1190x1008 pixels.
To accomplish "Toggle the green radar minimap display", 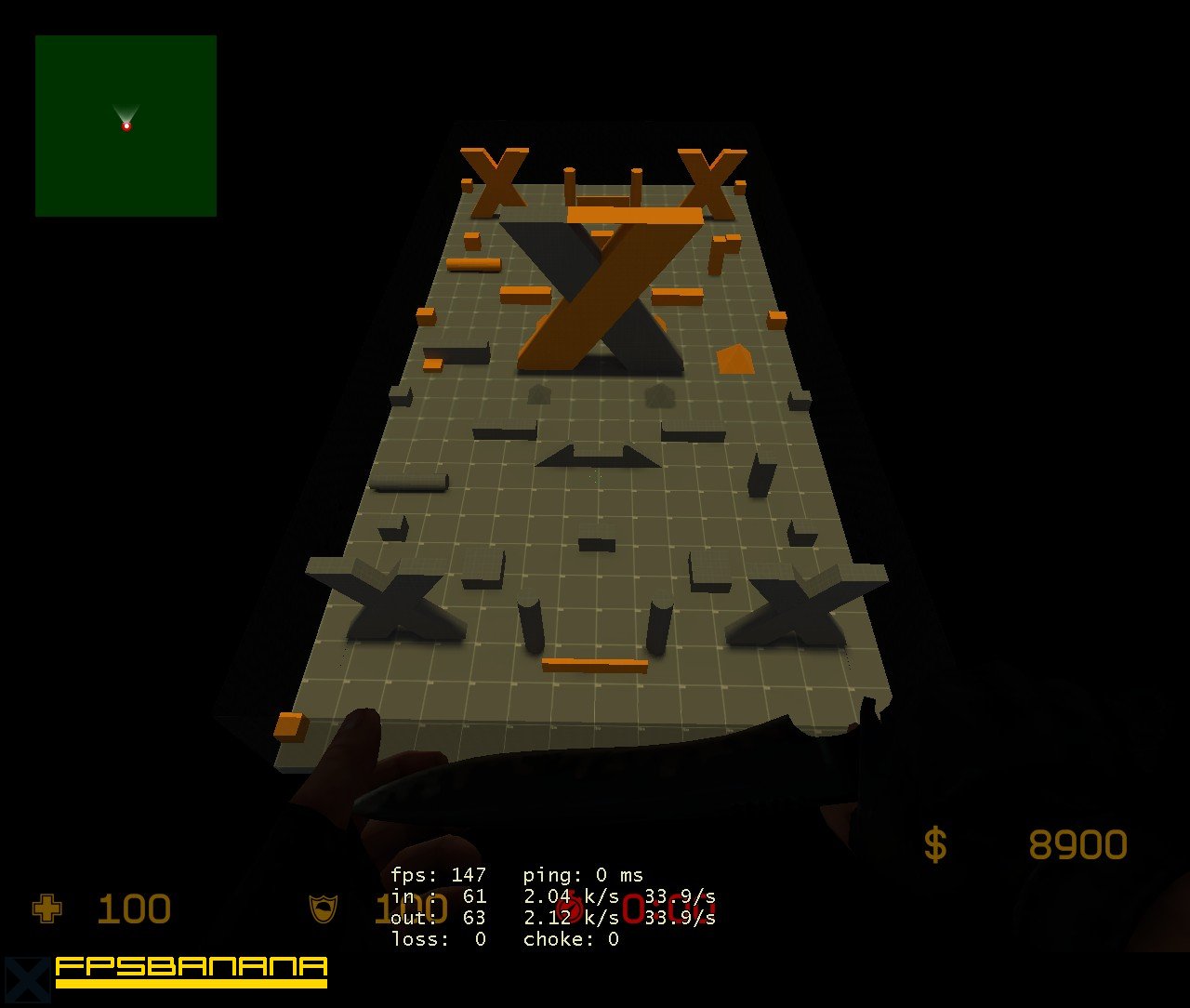I will pos(126,126).
